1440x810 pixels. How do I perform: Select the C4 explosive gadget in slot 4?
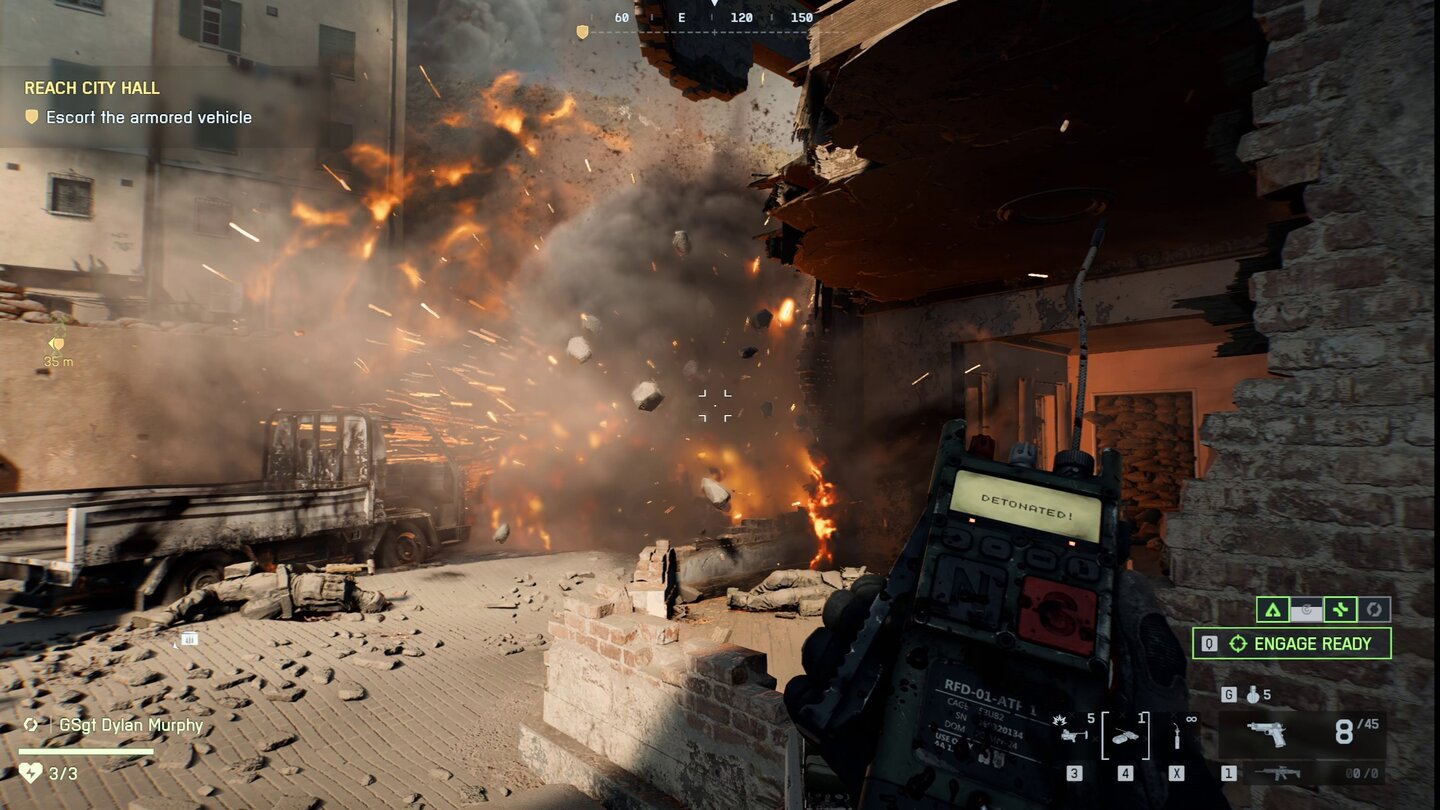coord(1128,736)
